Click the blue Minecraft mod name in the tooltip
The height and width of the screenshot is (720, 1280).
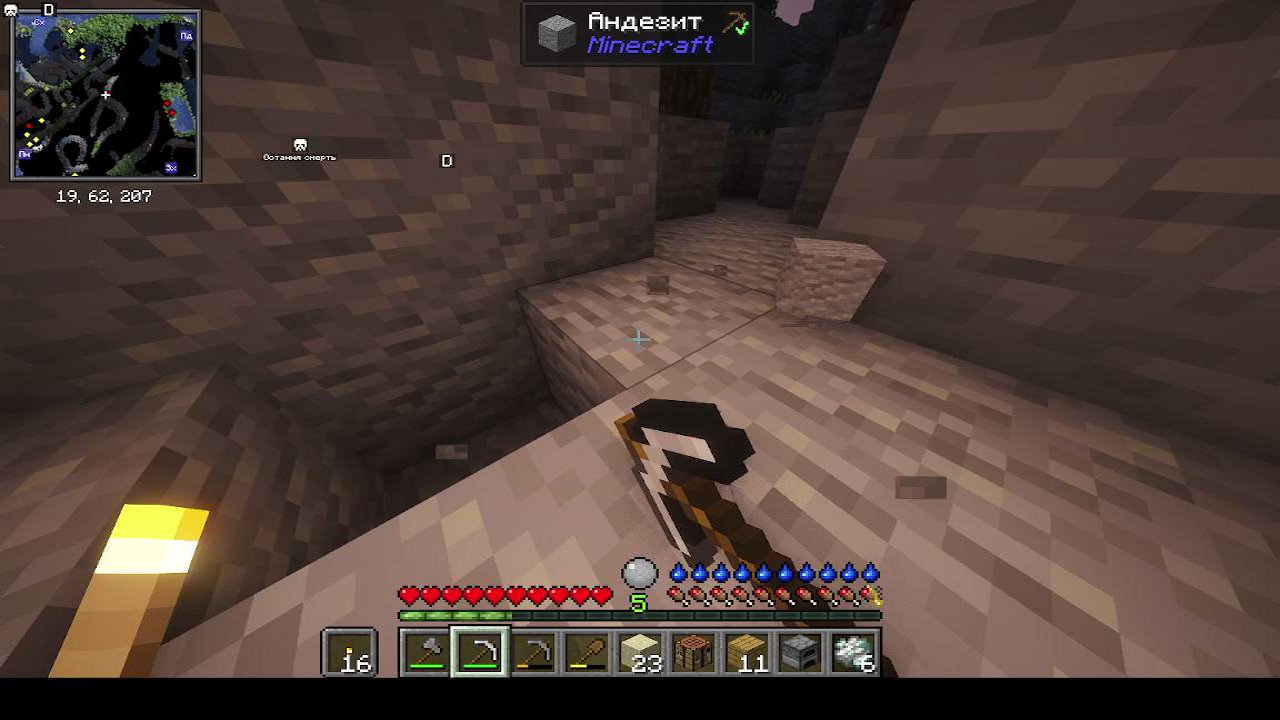click(651, 43)
